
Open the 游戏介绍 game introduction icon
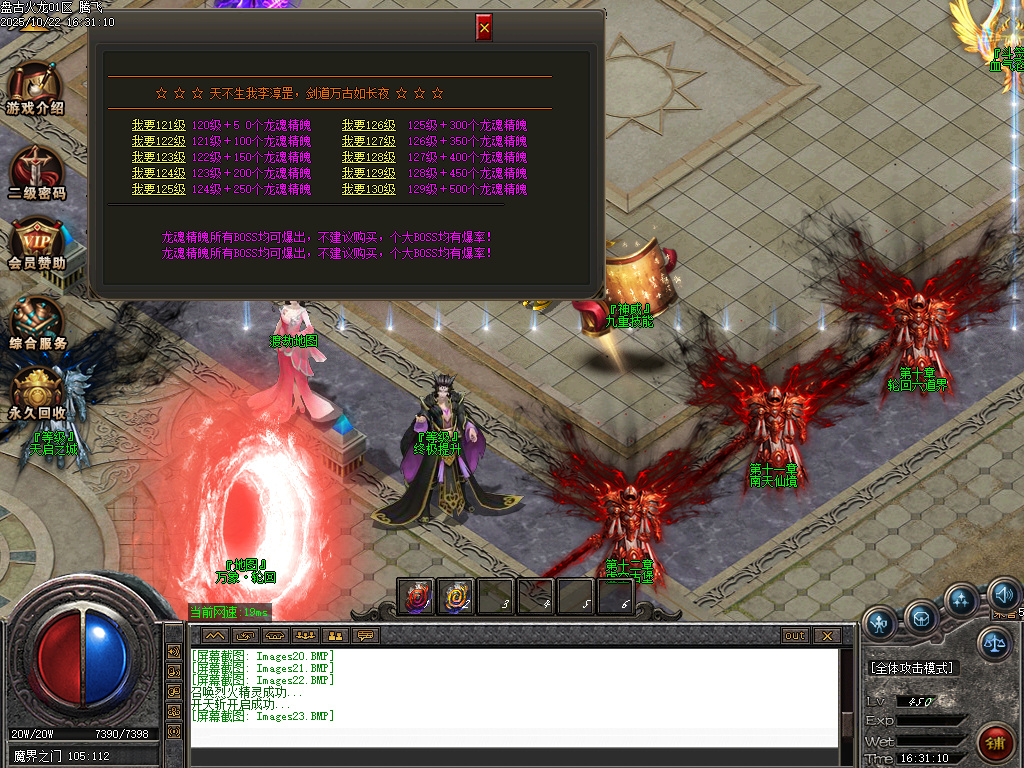[36, 88]
